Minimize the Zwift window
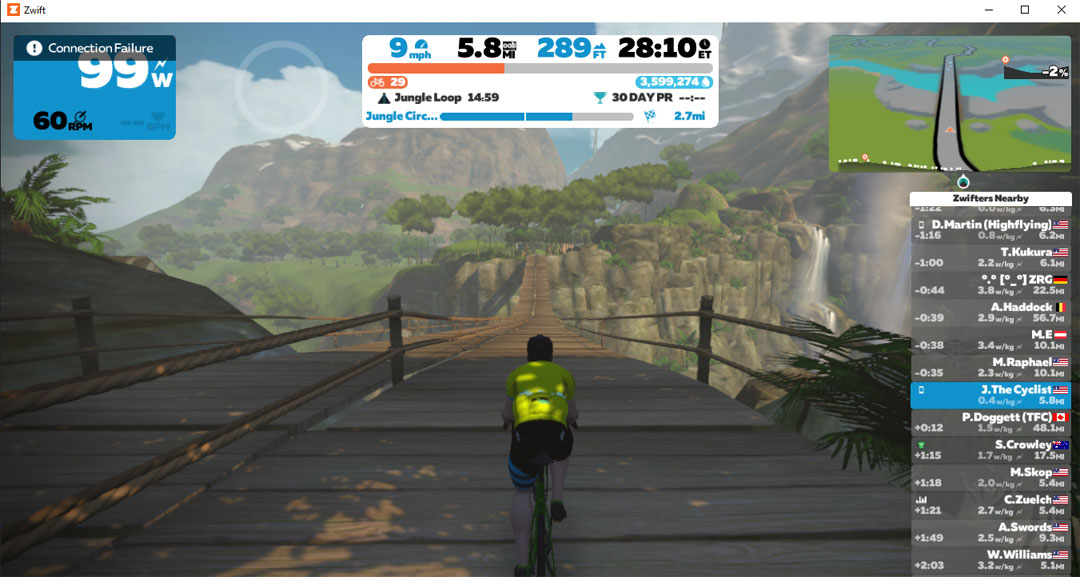 [x=988, y=10]
